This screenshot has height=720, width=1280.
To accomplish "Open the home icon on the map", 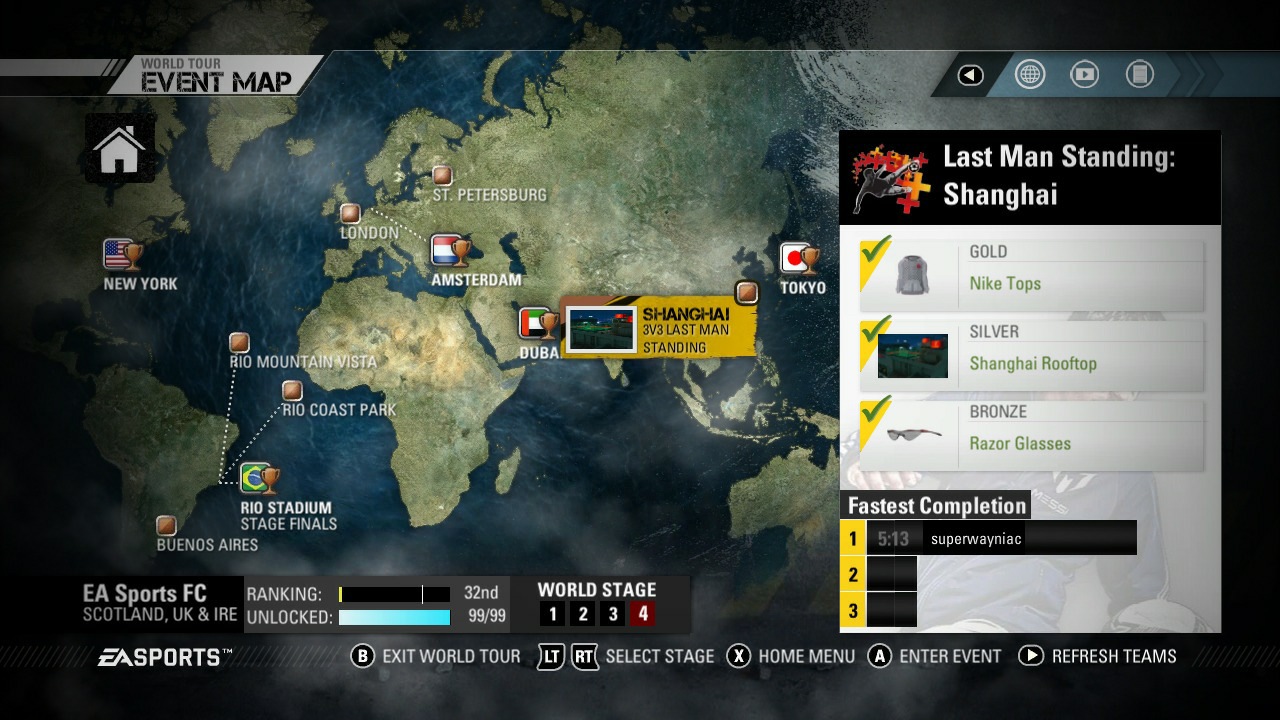I will [119, 149].
